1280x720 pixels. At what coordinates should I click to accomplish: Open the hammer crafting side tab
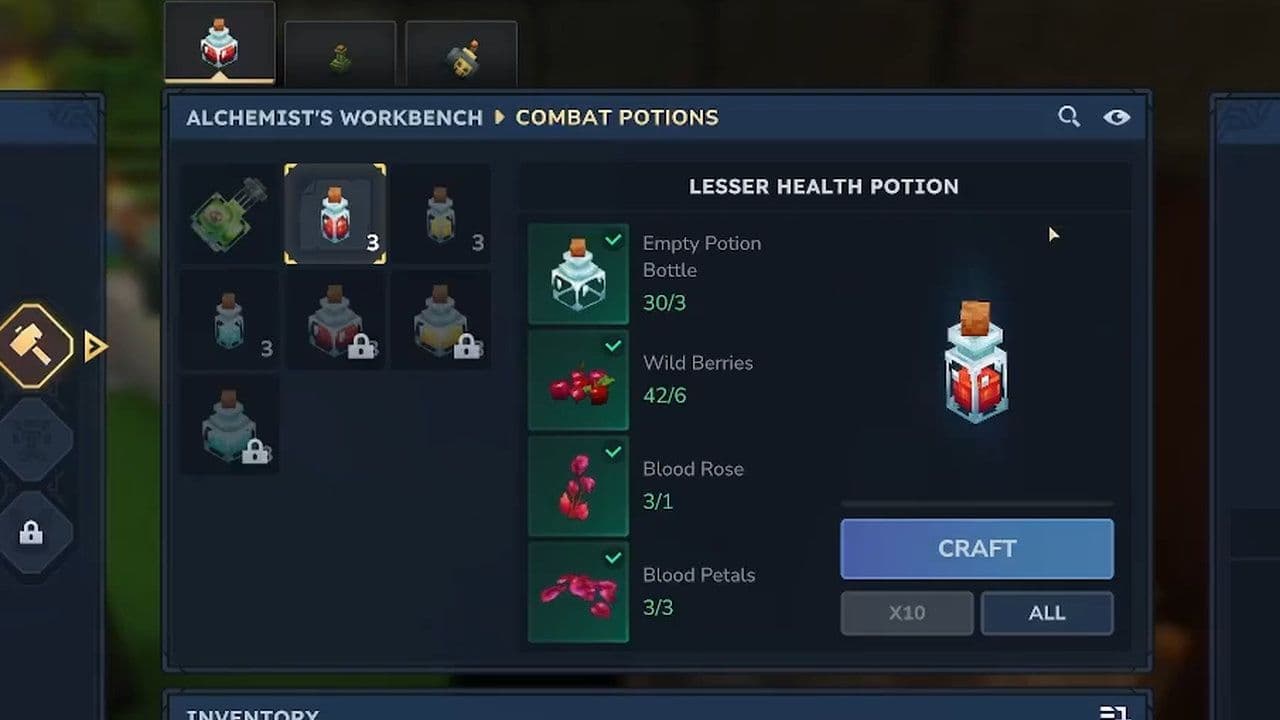(36, 346)
